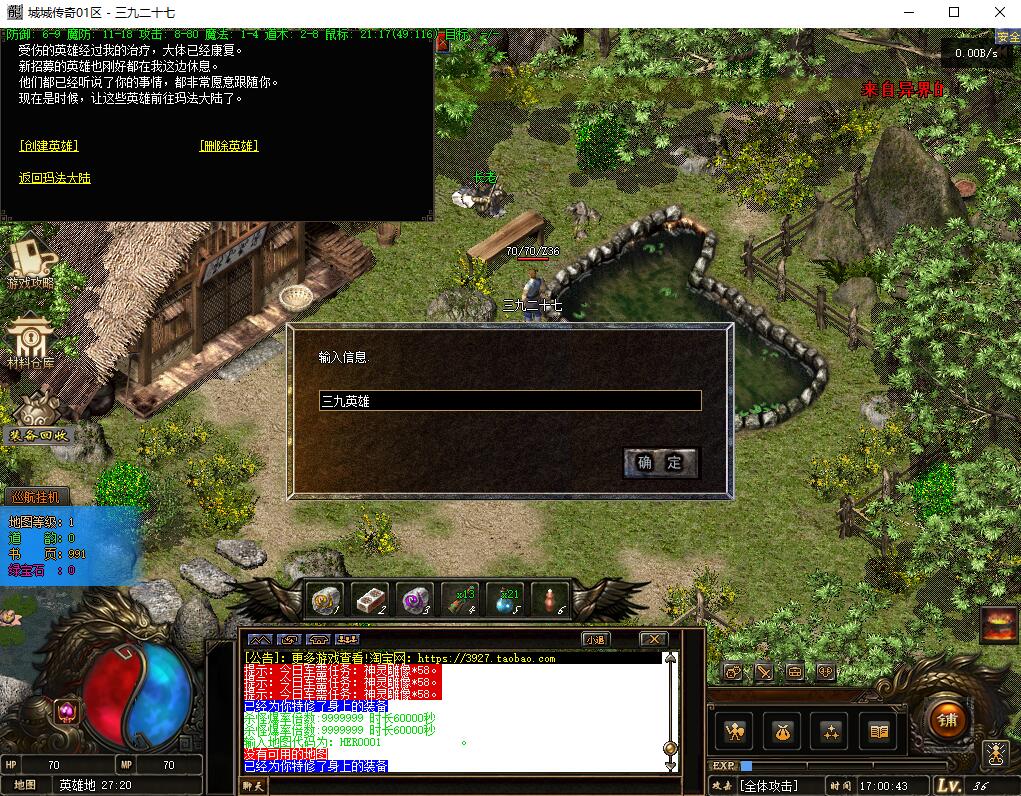Open the 游戏攻略 game guide
This screenshot has height=796, width=1021.
[x=31, y=261]
